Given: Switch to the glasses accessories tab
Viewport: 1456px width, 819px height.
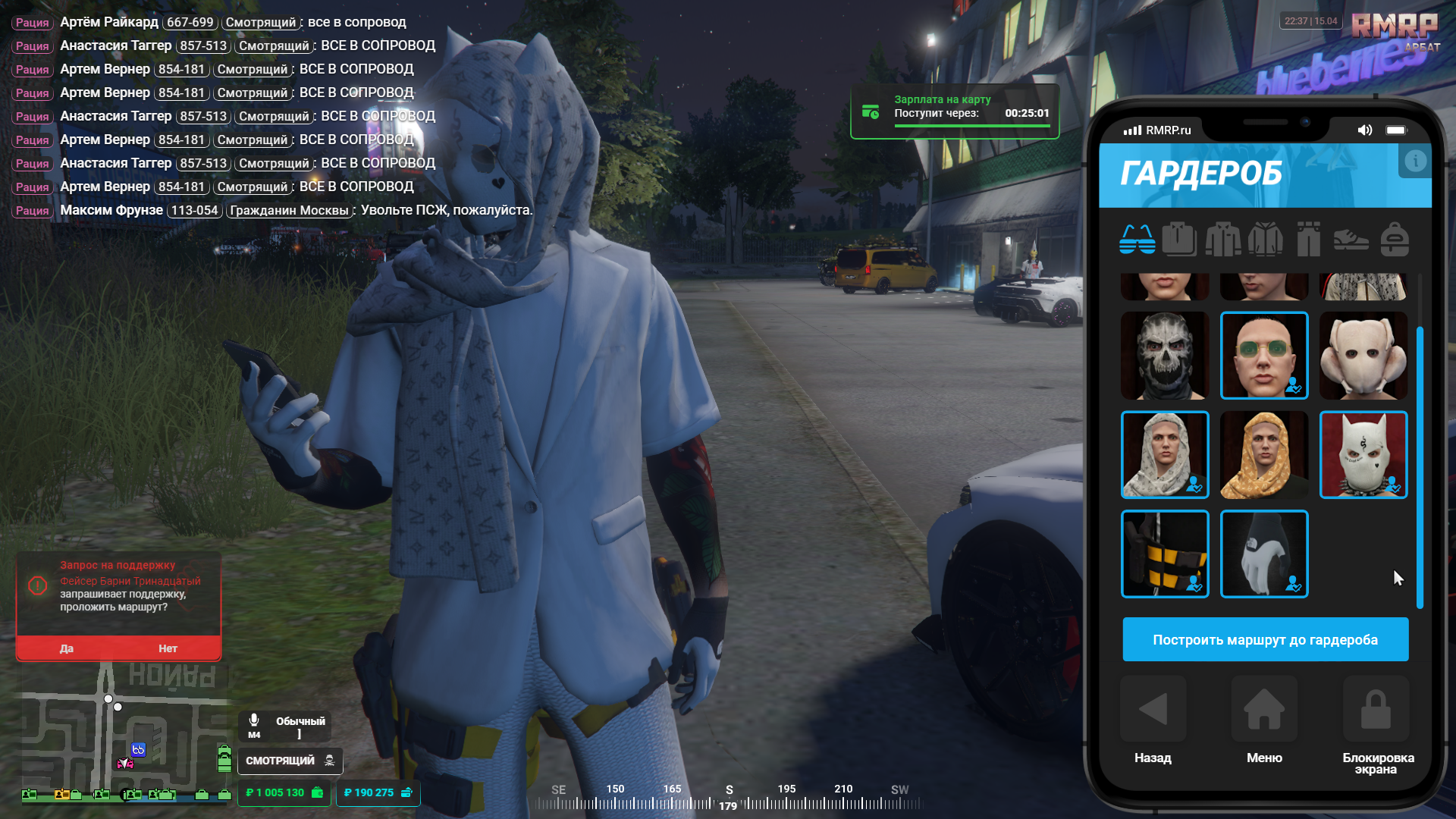Looking at the screenshot, I should (x=1137, y=240).
